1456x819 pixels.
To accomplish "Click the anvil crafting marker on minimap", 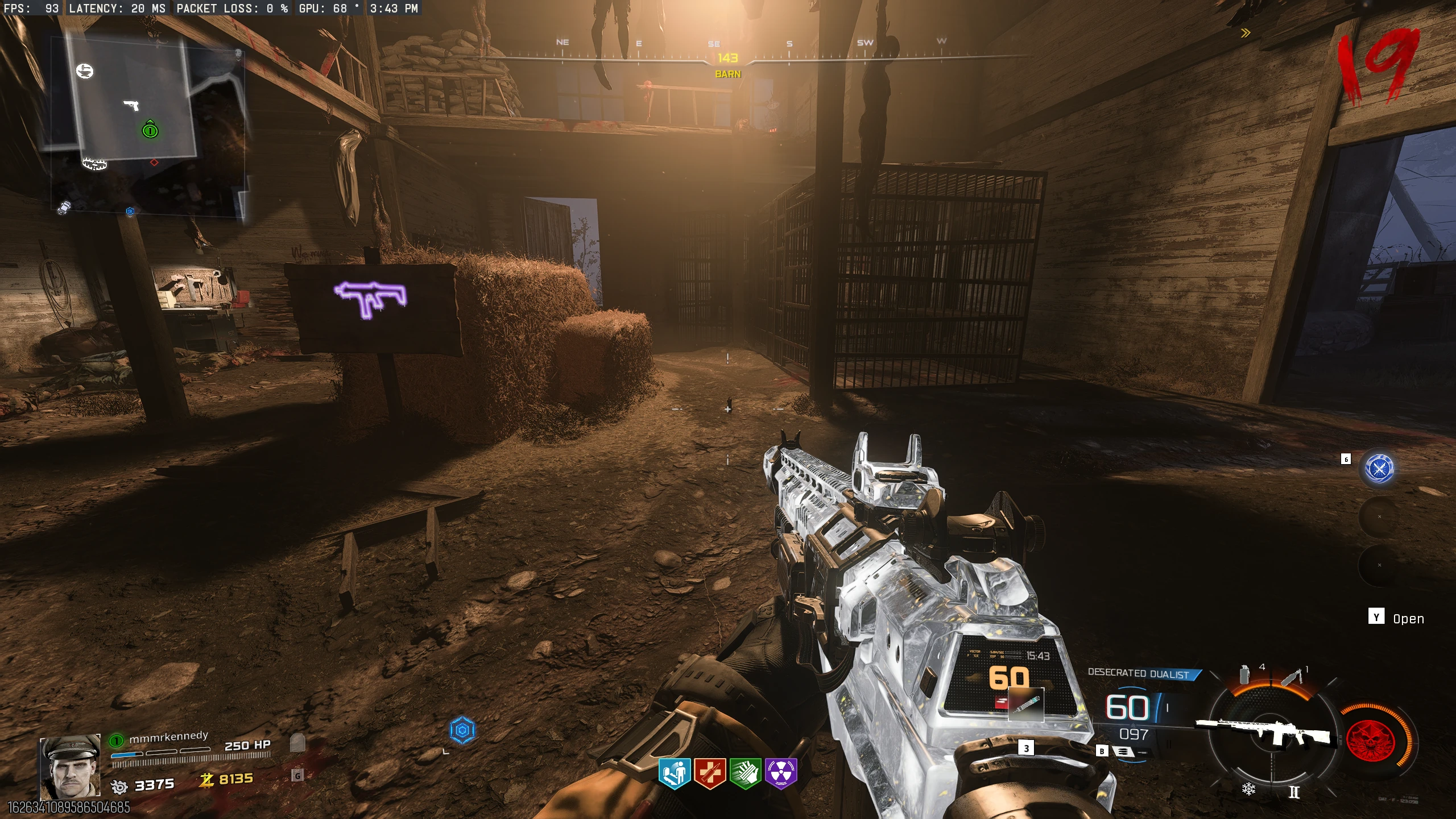I will coord(85,71).
